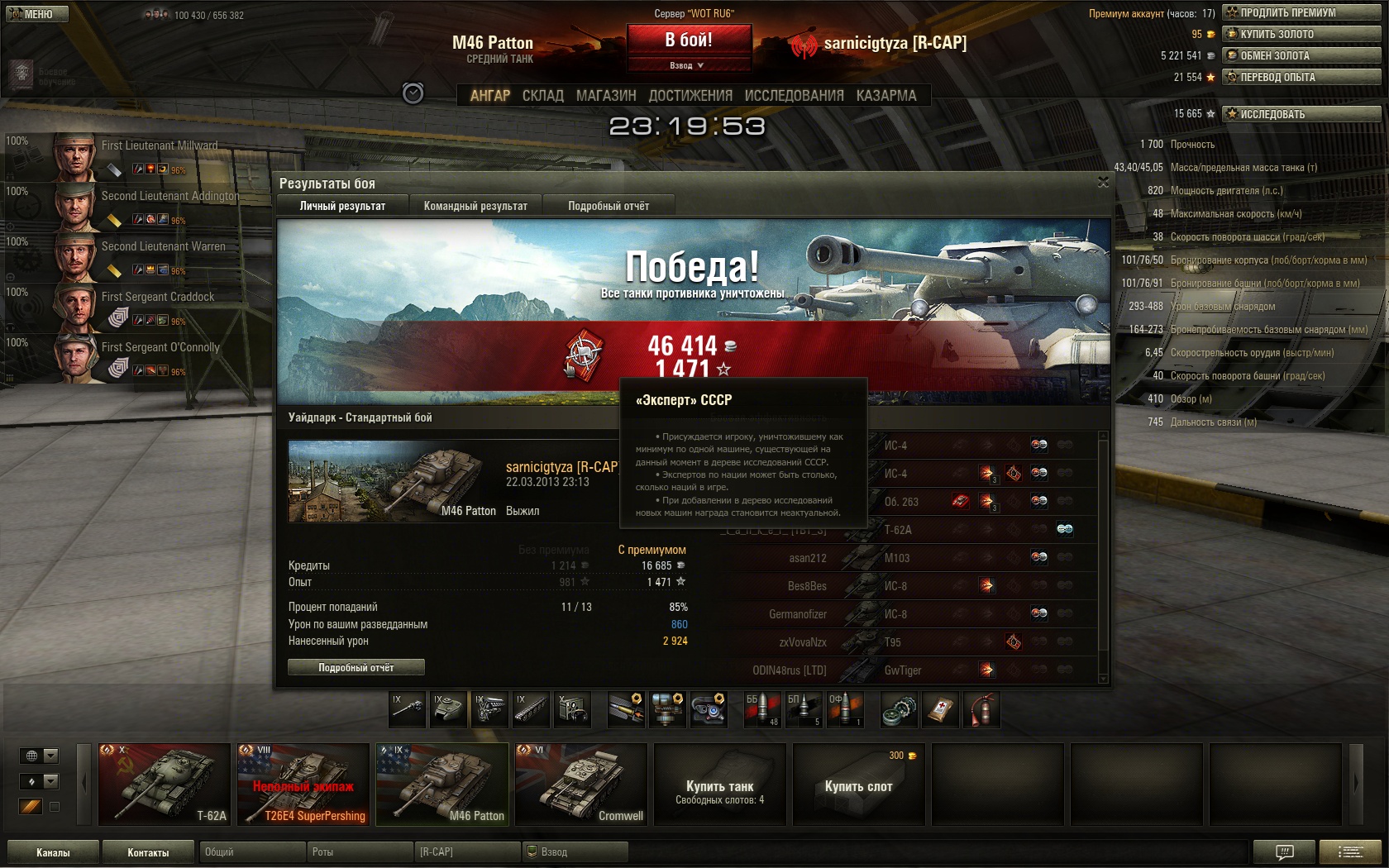The height and width of the screenshot is (868, 1389).
Task: Open the Подробный отчёт tab
Action: [609, 206]
